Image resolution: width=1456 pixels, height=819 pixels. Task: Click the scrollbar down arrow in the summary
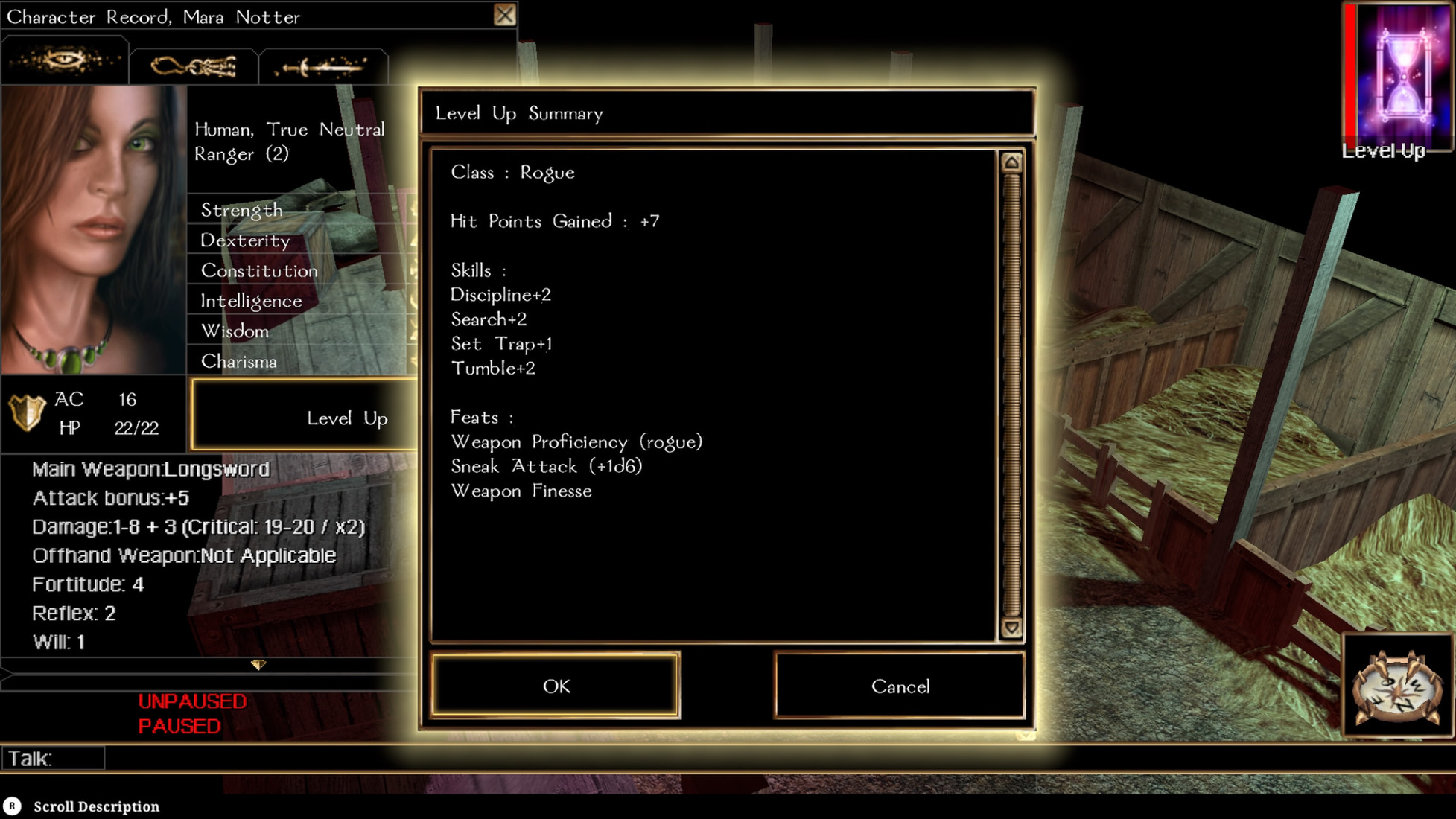pyautogui.click(x=1011, y=628)
